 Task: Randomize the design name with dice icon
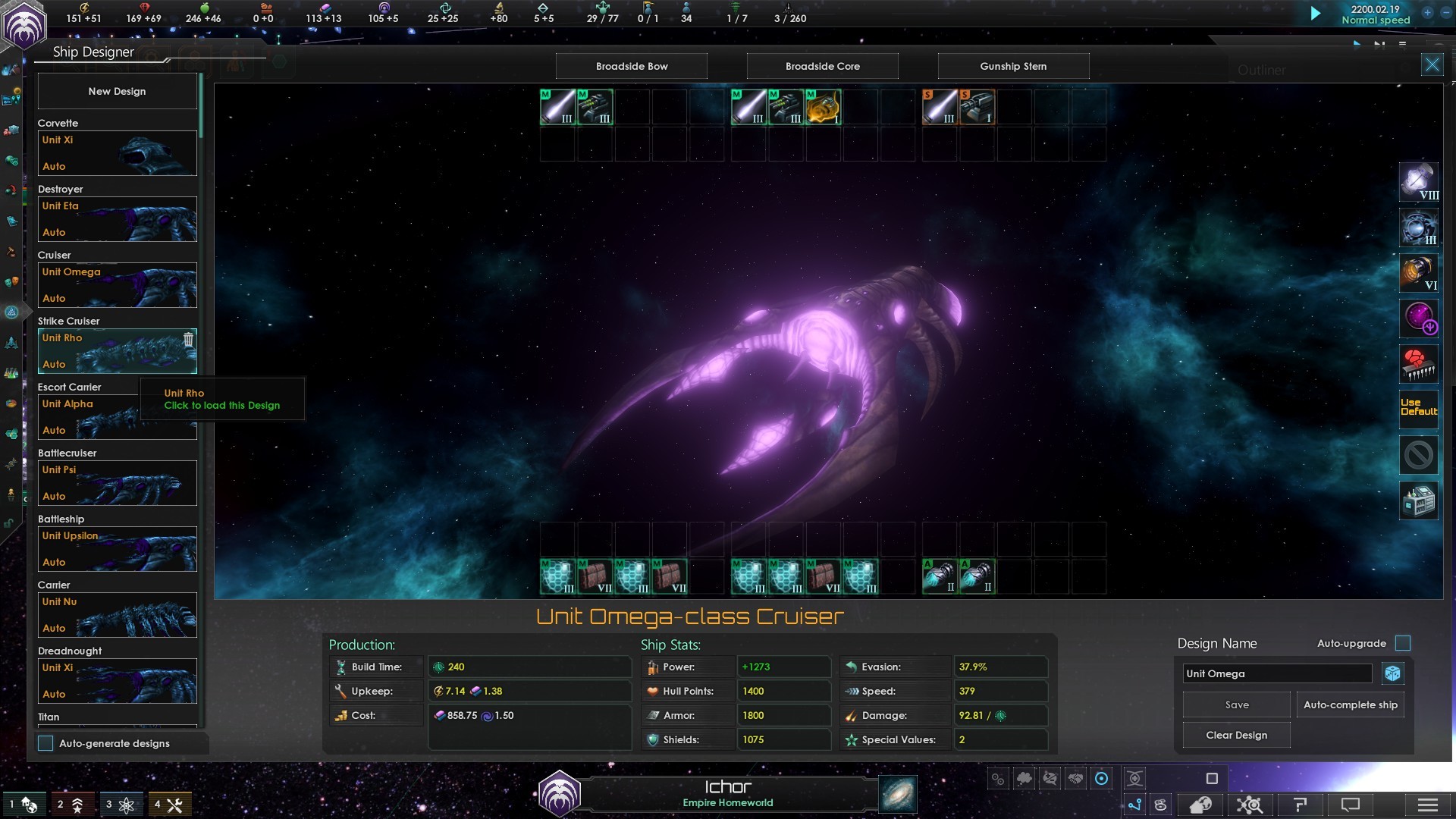click(1392, 673)
